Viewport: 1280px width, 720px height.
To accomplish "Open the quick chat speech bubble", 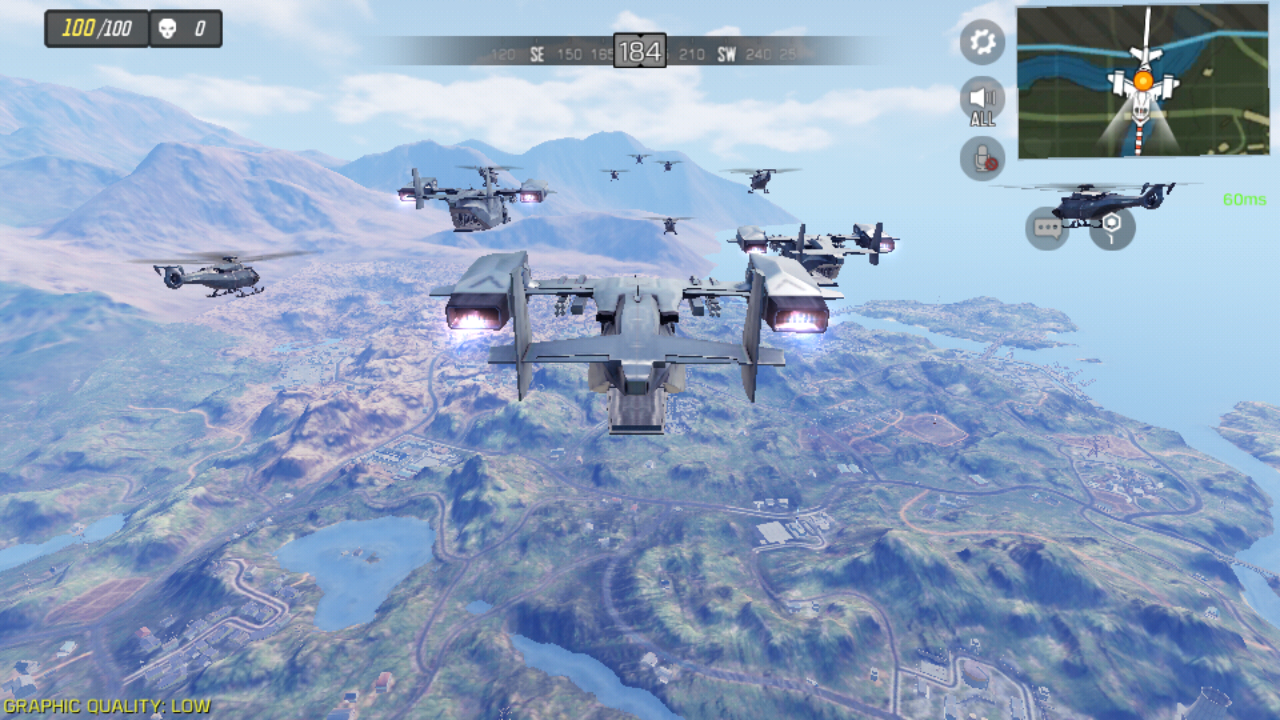I will click(1047, 228).
